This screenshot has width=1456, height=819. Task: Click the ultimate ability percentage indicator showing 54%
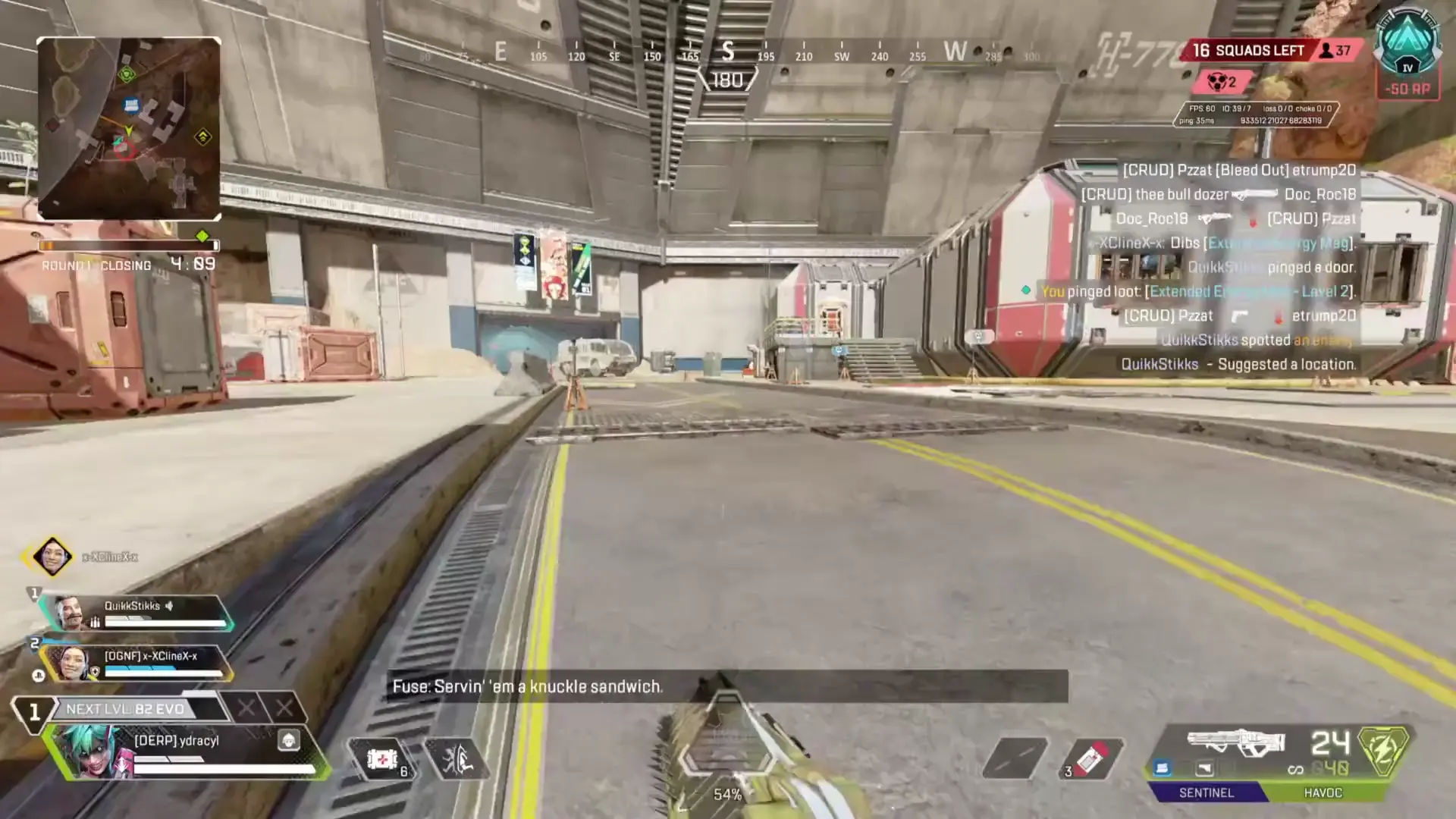pos(728,795)
